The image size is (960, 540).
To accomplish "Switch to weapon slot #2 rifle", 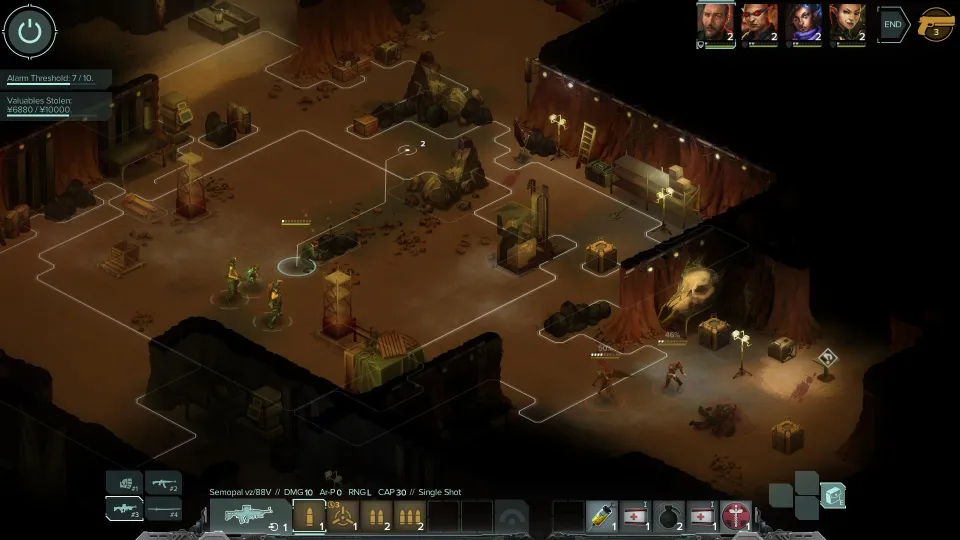I will (x=163, y=483).
